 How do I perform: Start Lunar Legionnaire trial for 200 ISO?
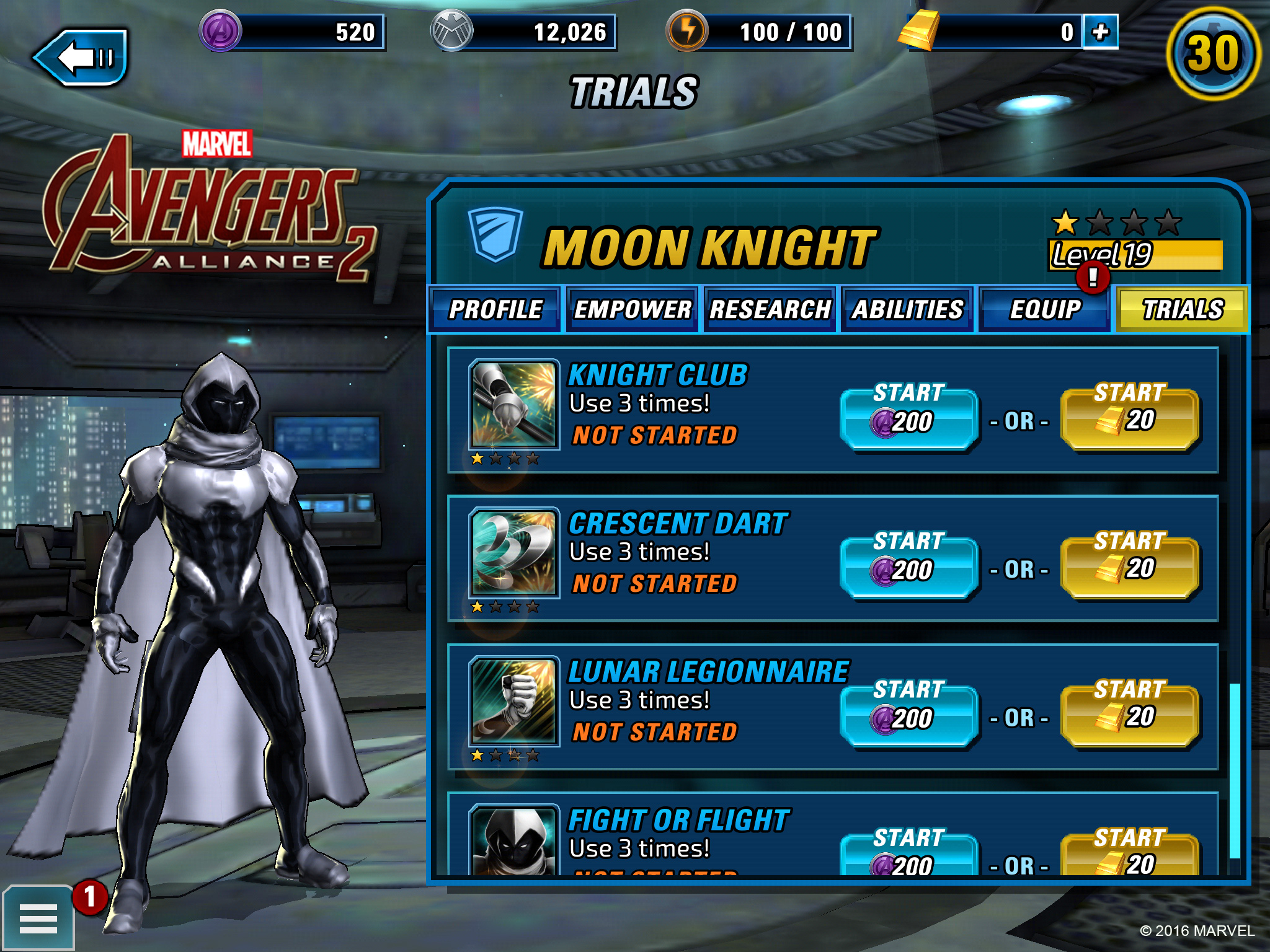coord(908,715)
